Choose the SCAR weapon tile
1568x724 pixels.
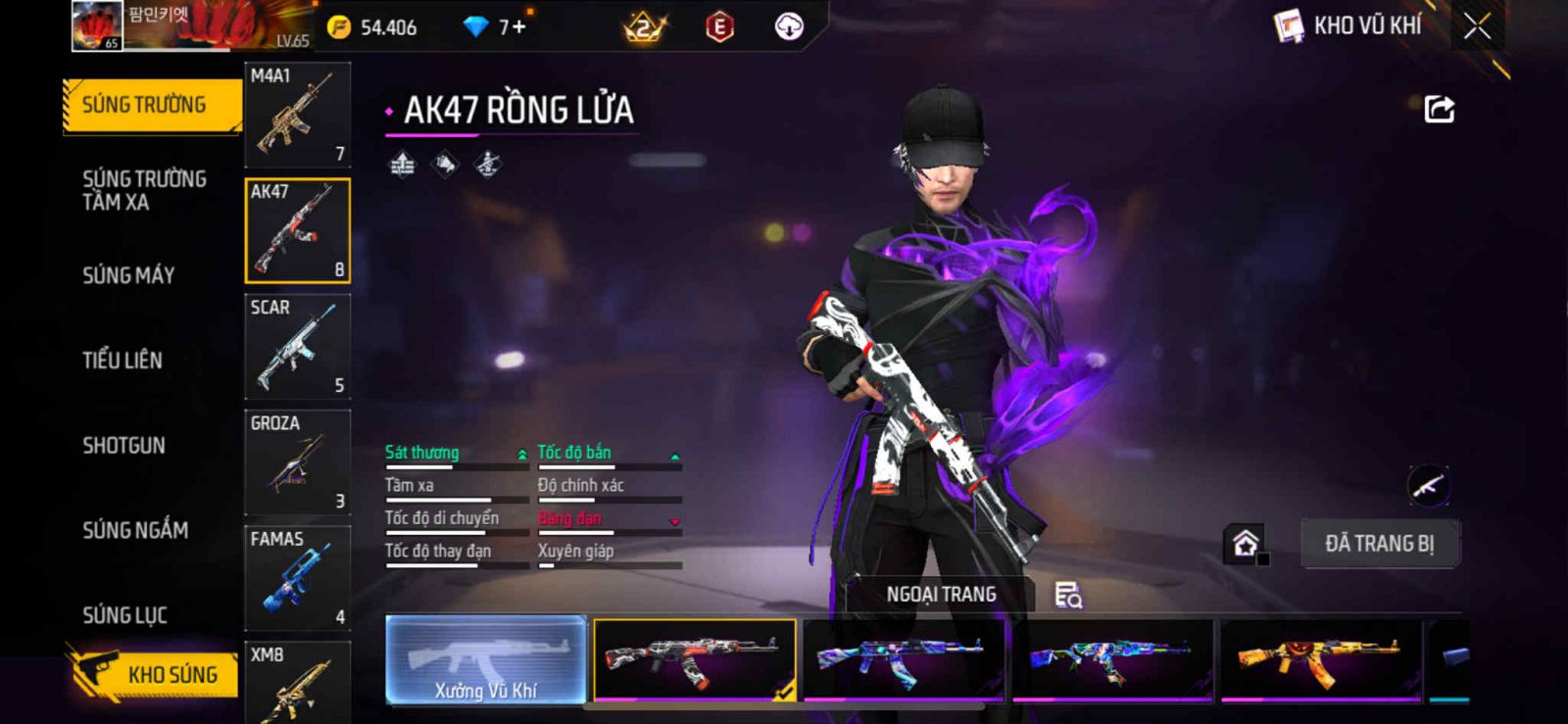tap(297, 346)
